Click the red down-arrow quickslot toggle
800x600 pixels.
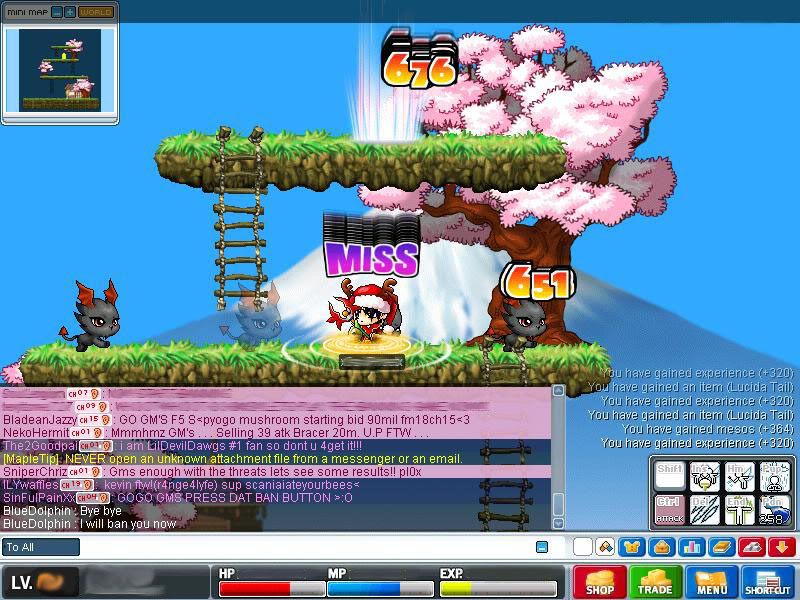(781, 547)
